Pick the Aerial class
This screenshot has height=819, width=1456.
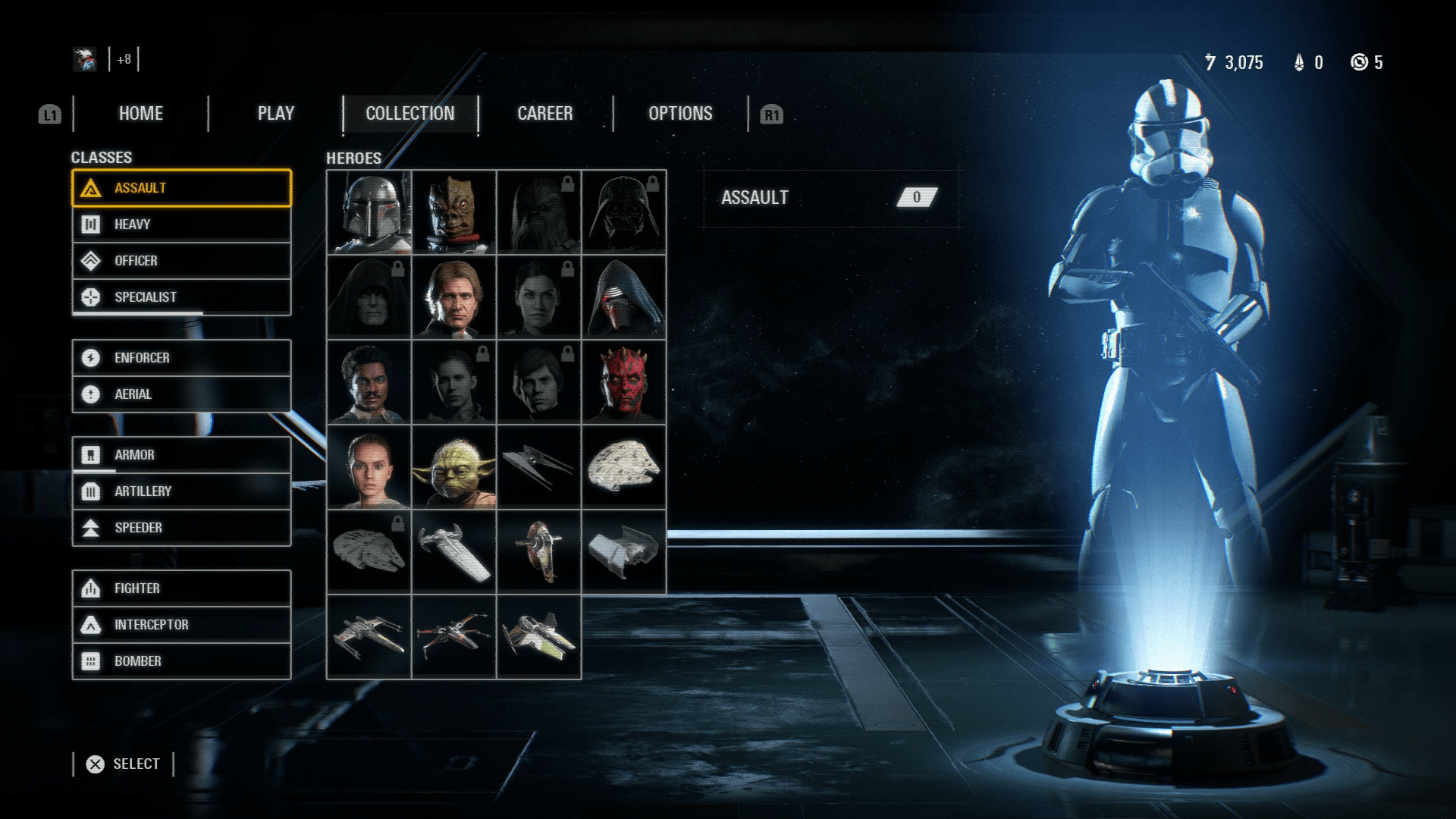pos(181,394)
